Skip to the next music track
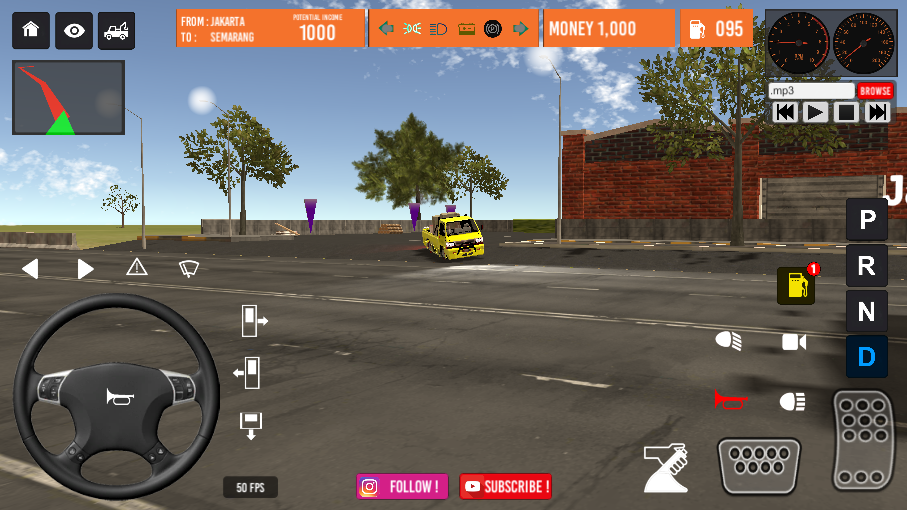The width and height of the screenshot is (907, 510). tap(877, 112)
